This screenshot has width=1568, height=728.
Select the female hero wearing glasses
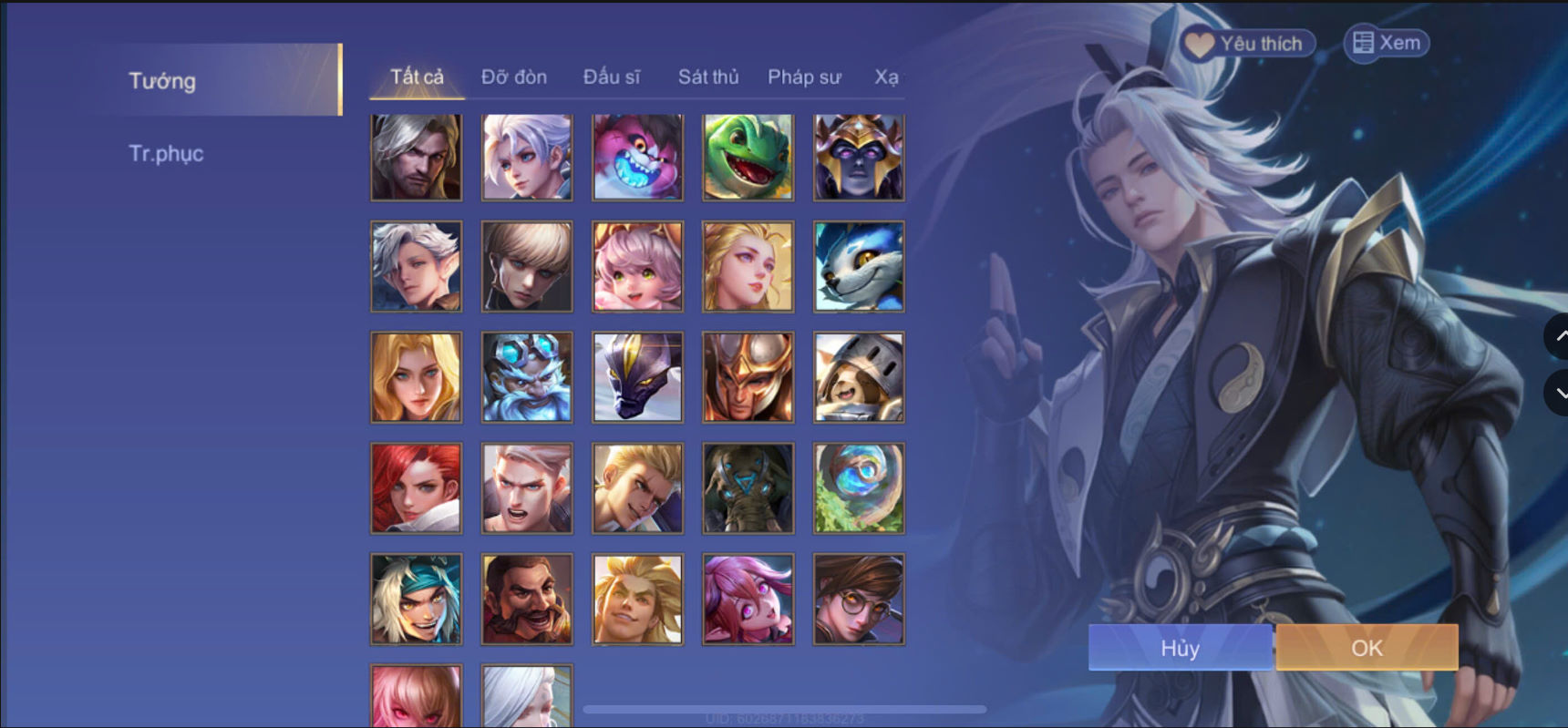[x=858, y=599]
